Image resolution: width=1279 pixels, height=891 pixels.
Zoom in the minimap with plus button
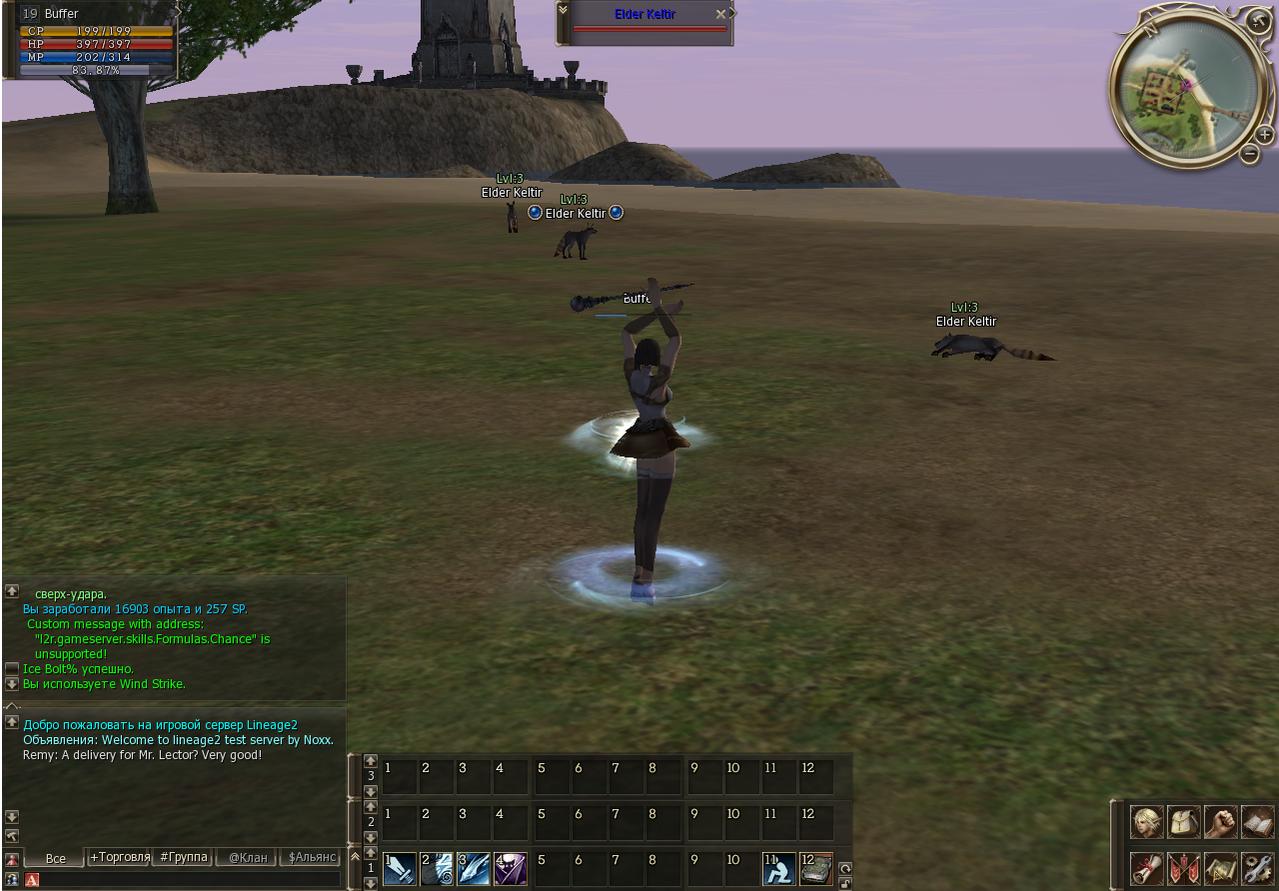pos(1265,135)
